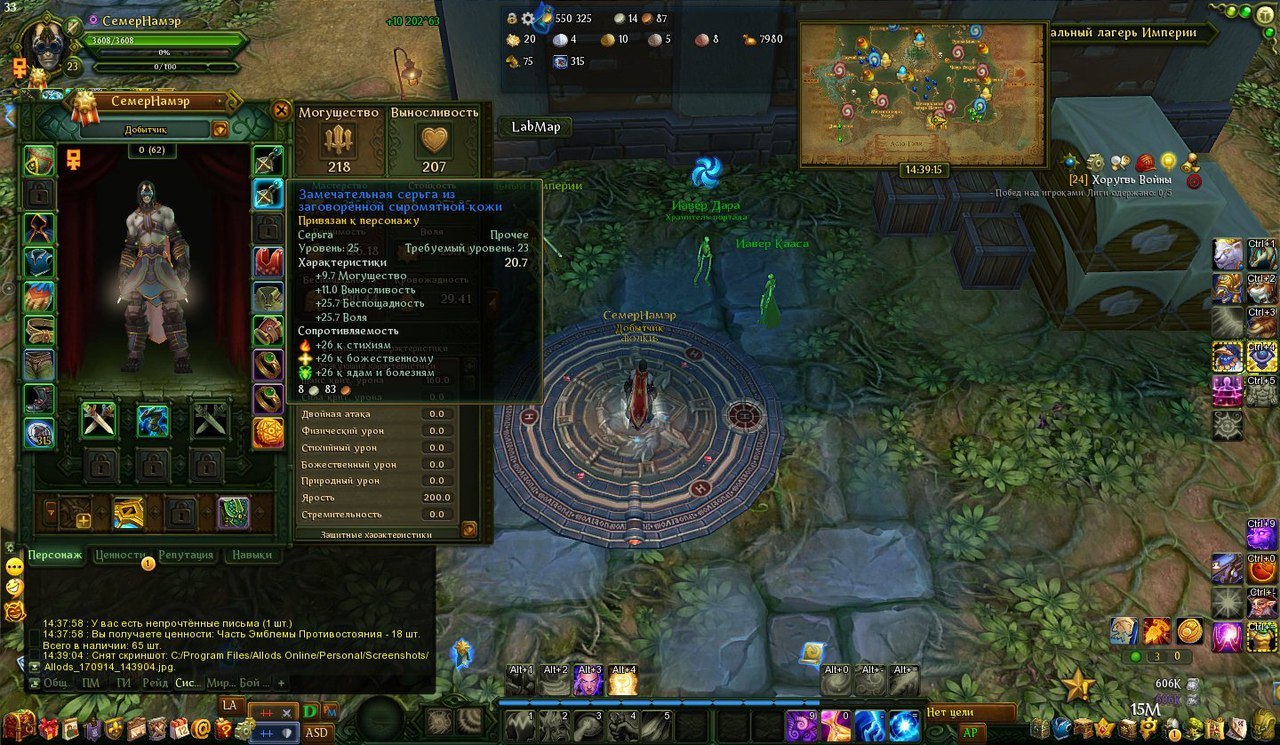Click the LA addon button
1280x745 pixels.
230,705
